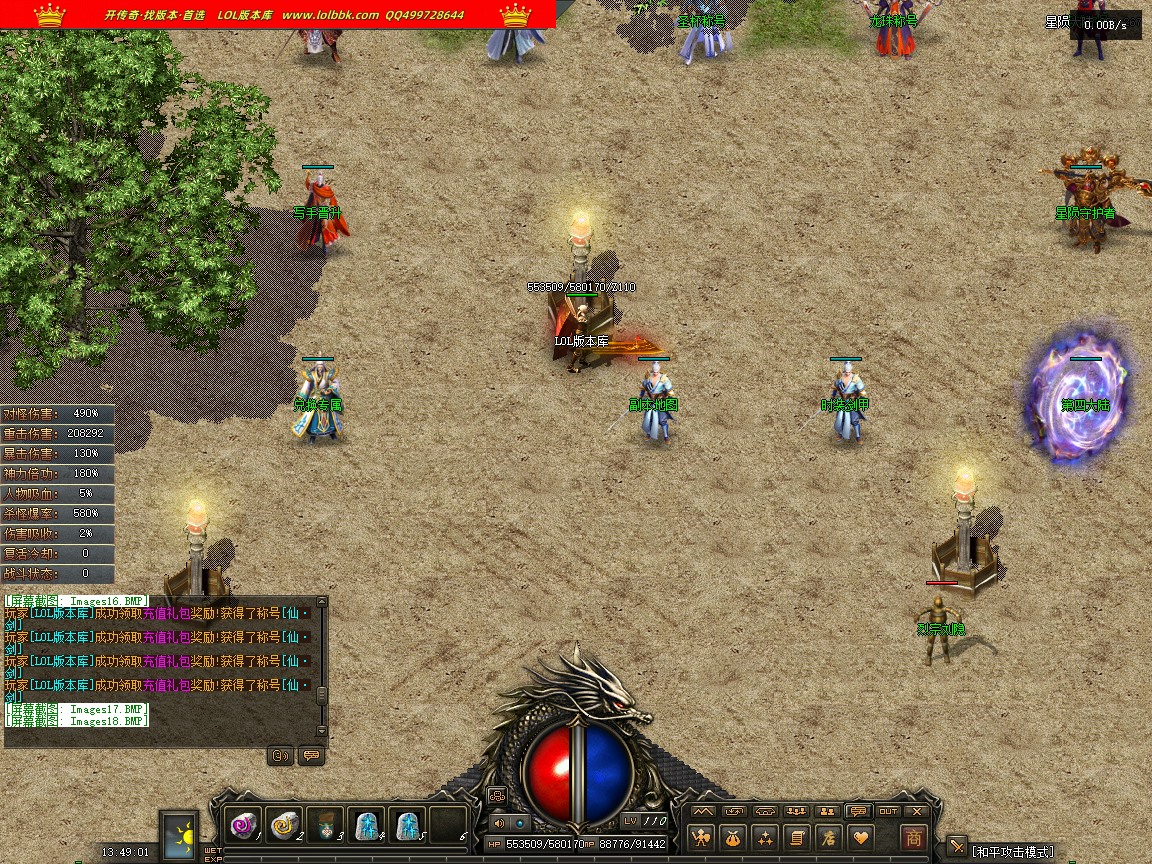Open the skills panel (sparkle icon)
Screen dimensions: 1152x864
(765, 838)
